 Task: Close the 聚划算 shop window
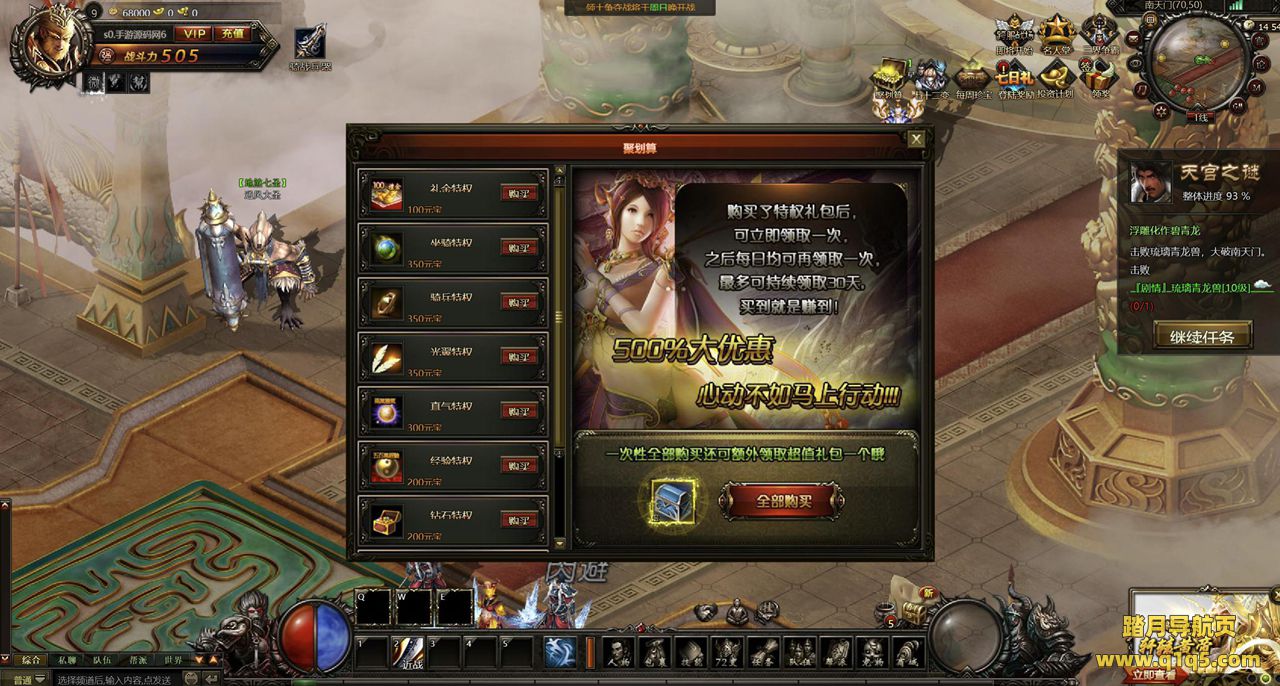[915, 139]
